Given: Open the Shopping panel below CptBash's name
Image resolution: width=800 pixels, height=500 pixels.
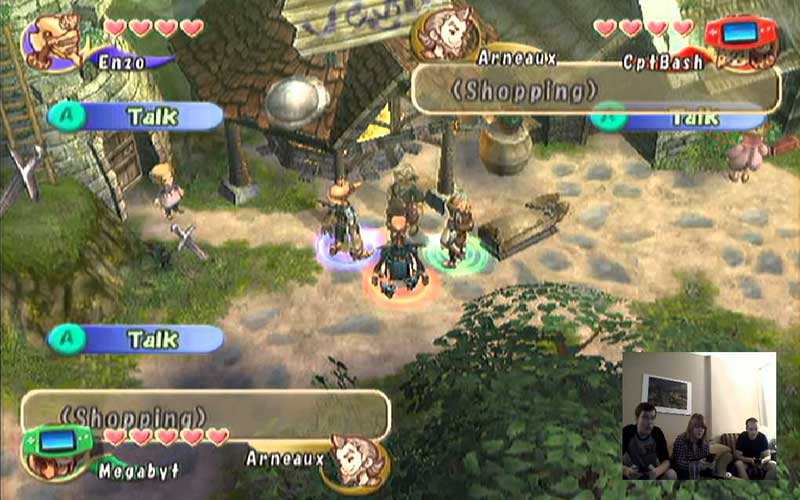Looking at the screenshot, I should click(x=596, y=90).
